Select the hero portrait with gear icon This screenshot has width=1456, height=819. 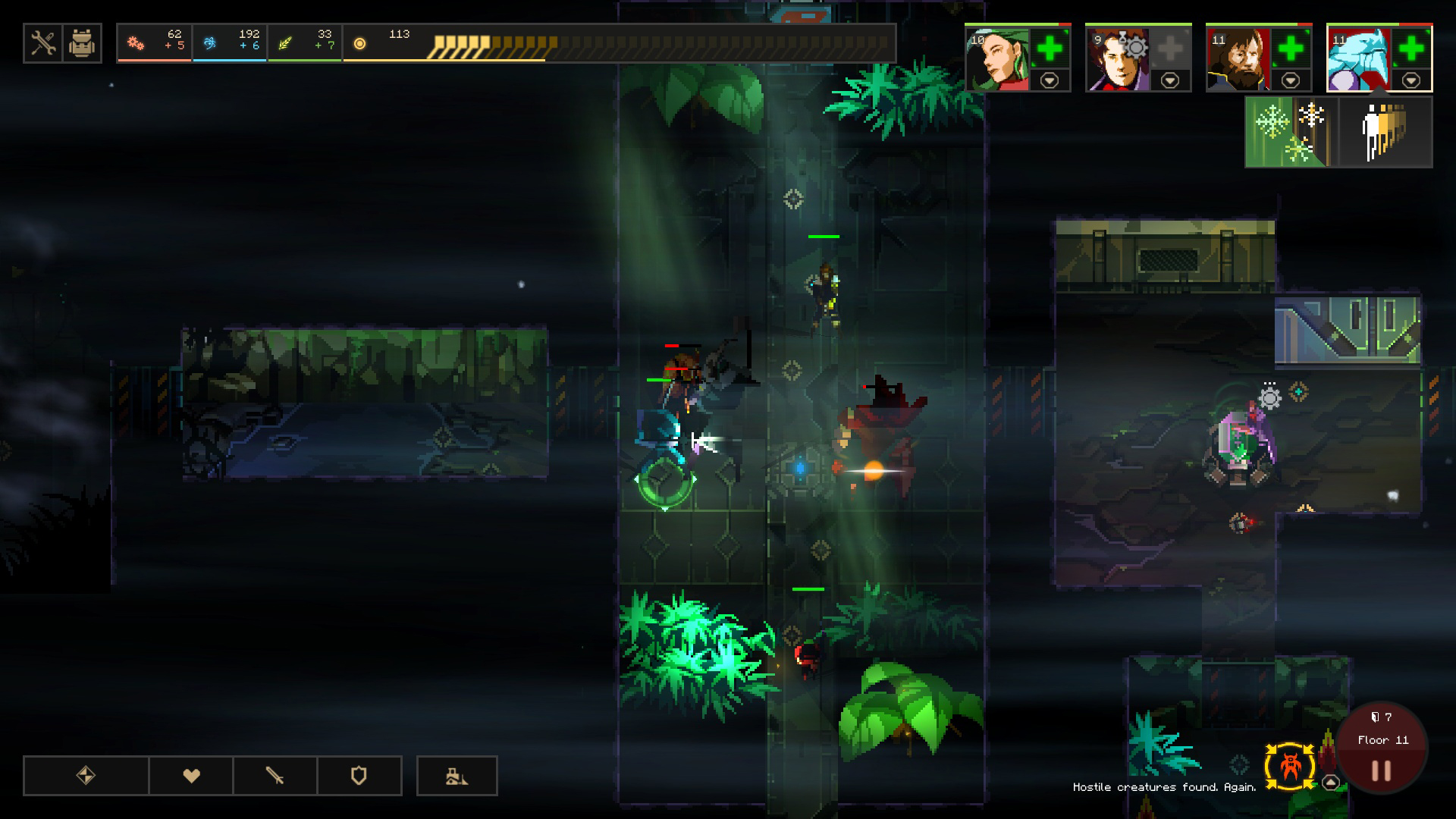pyautogui.click(x=1118, y=59)
